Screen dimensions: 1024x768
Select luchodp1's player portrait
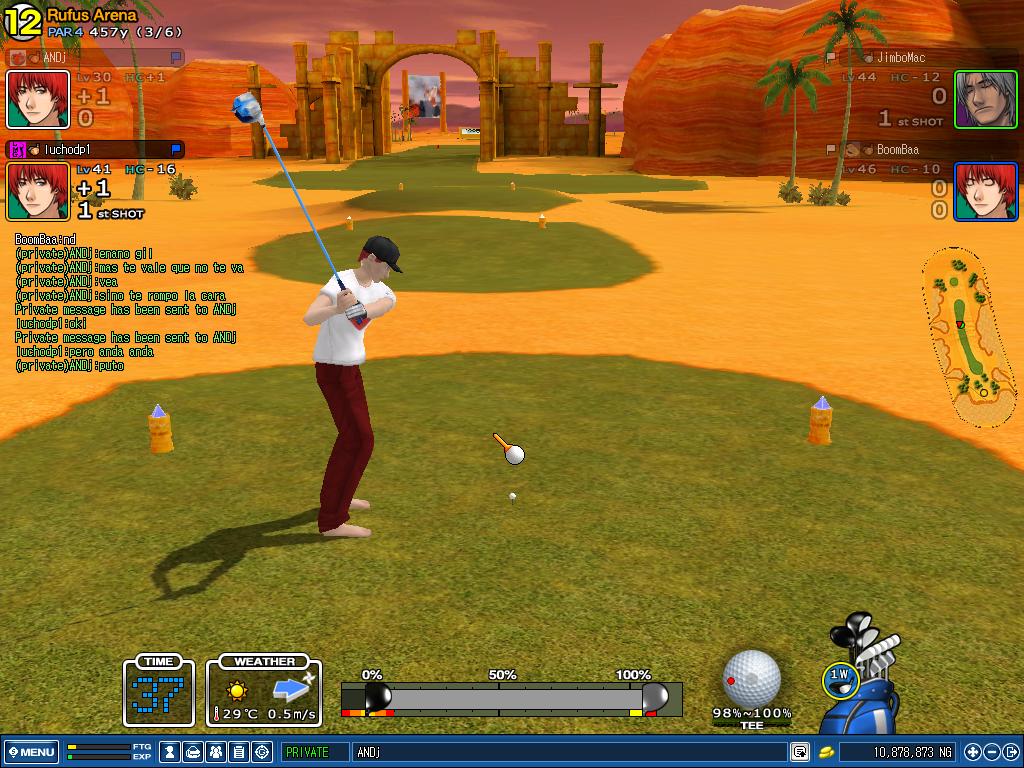[38, 191]
